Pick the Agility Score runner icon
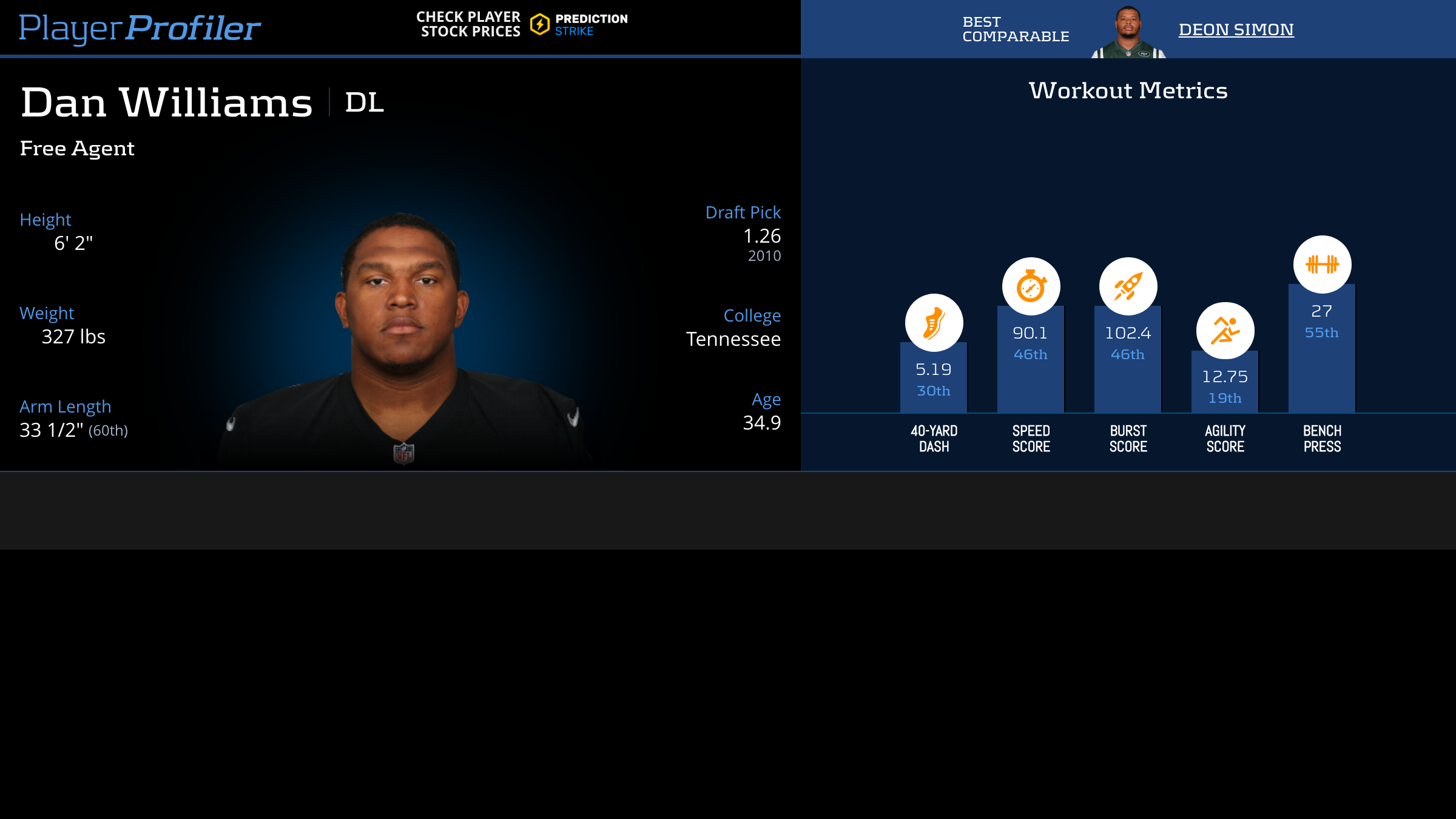Screen dimensions: 1456x819 click(1225, 331)
